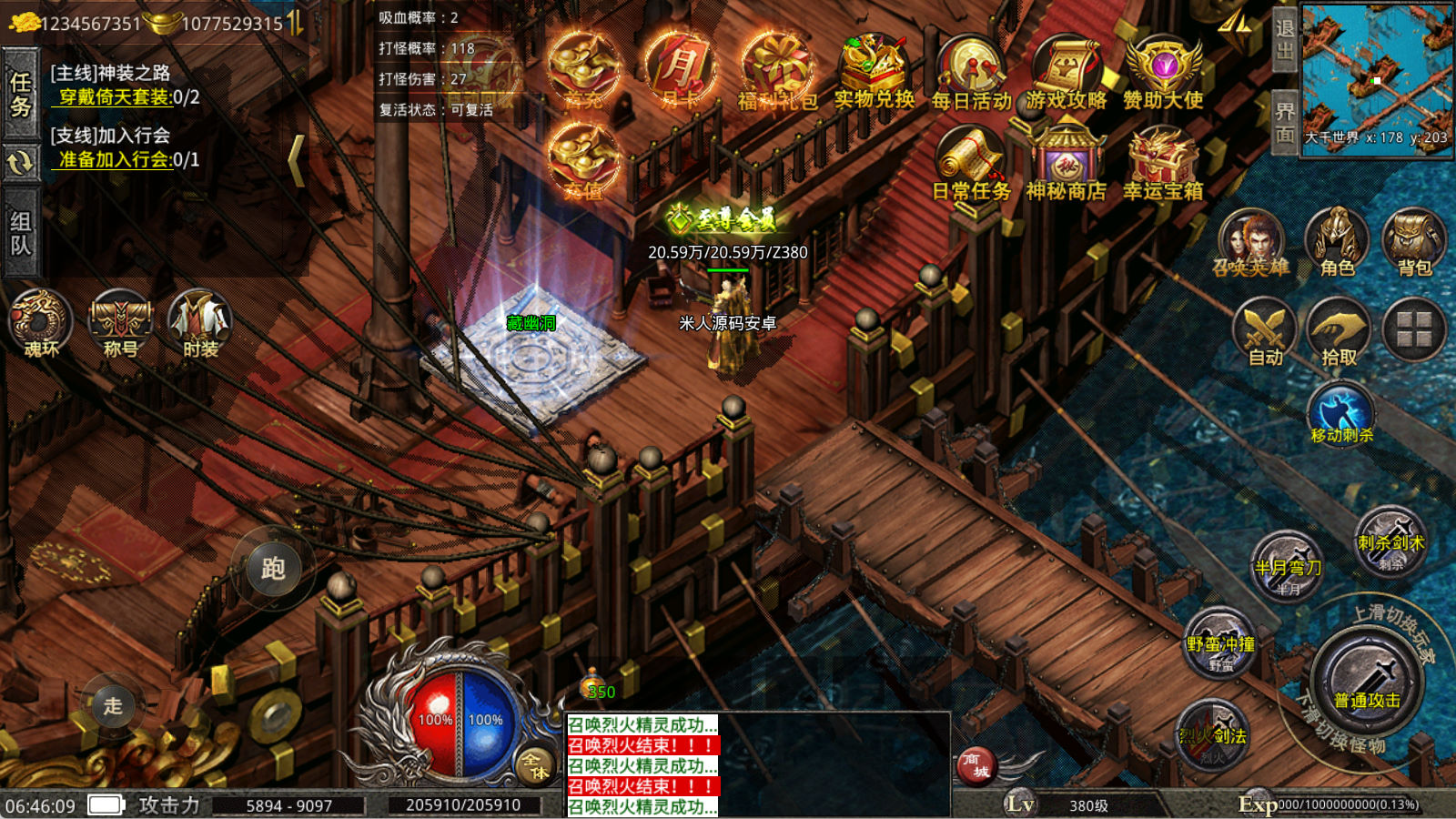
Task: Open the 游戏攻略 game guide
Action: (1067, 73)
